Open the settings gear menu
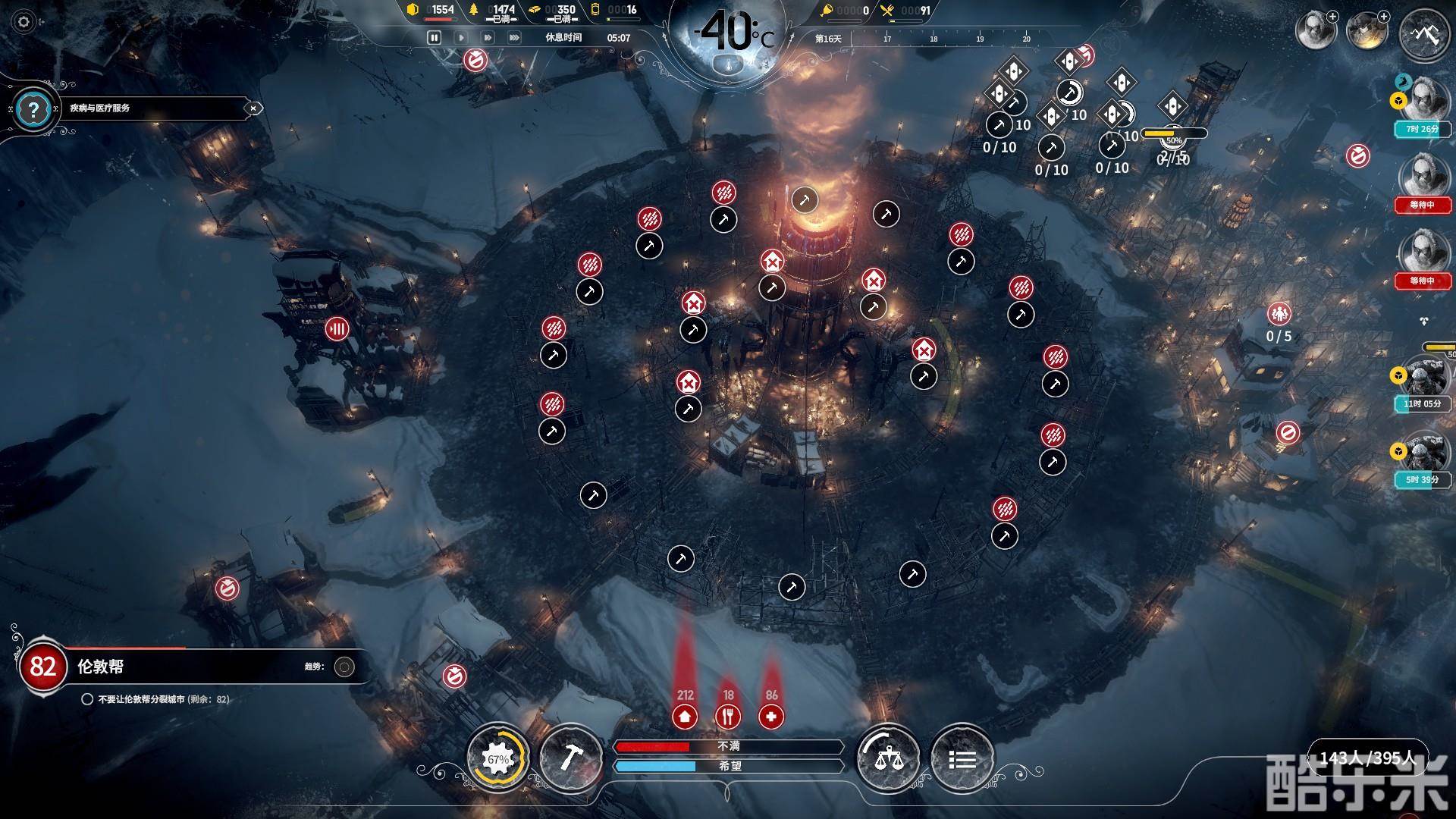This screenshot has width=1456, height=819. pyautogui.click(x=24, y=22)
